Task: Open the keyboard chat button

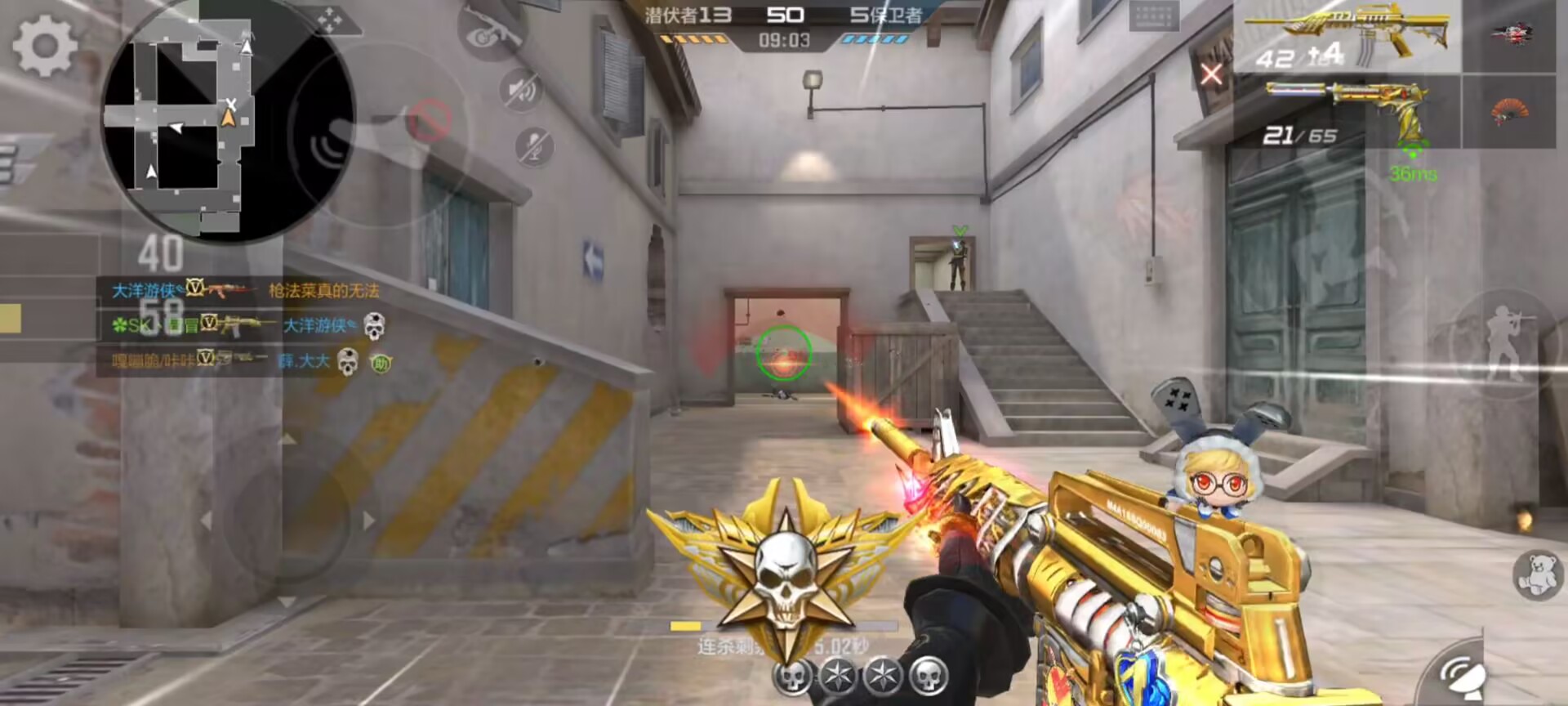Action: coord(1154,16)
